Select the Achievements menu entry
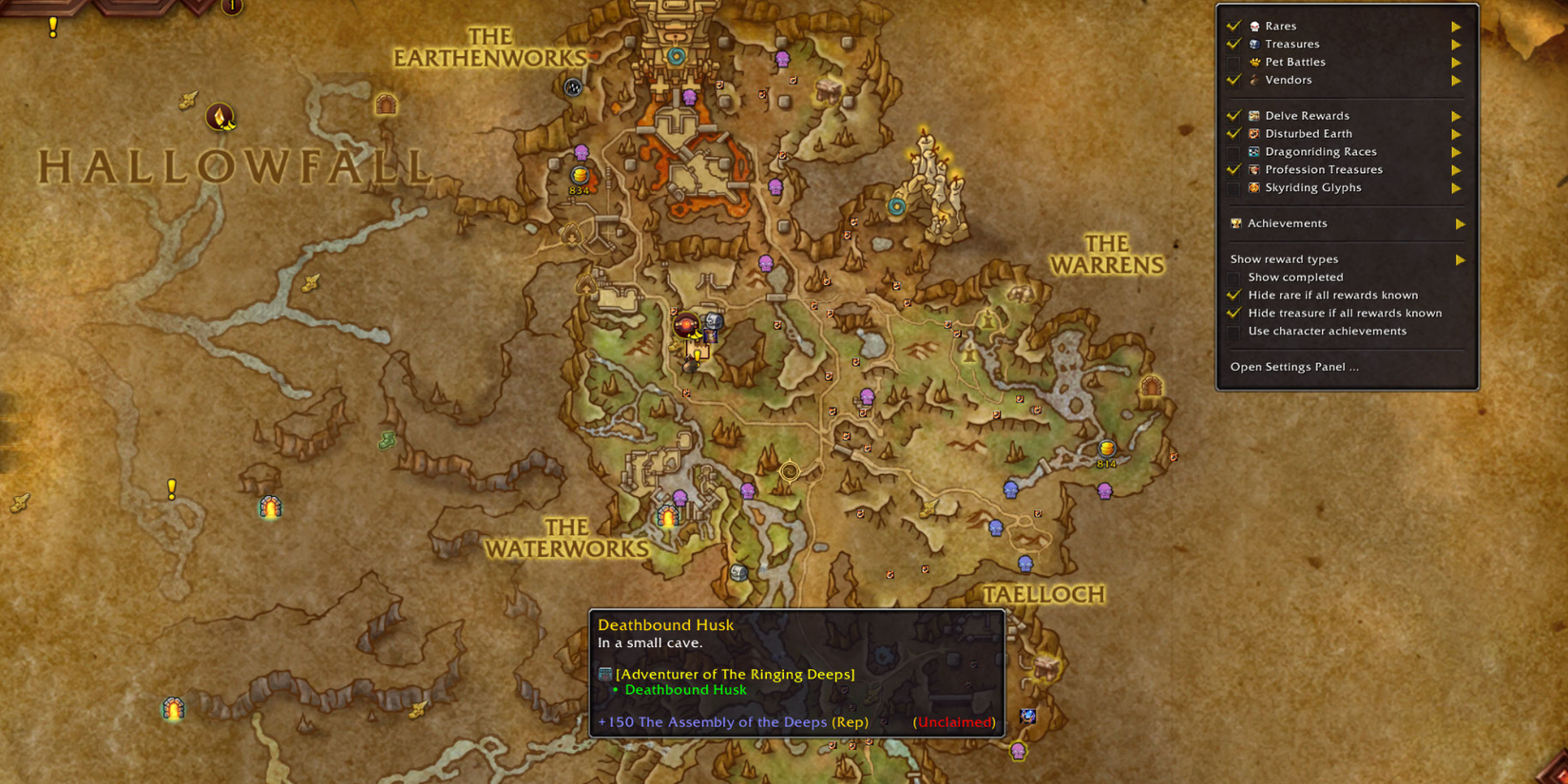1568x784 pixels. [1288, 223]
